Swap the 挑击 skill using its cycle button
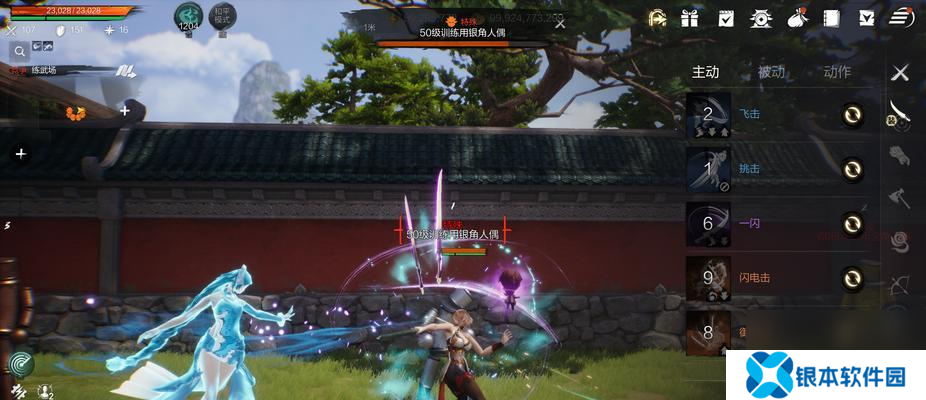 click(x=852, y=169)
